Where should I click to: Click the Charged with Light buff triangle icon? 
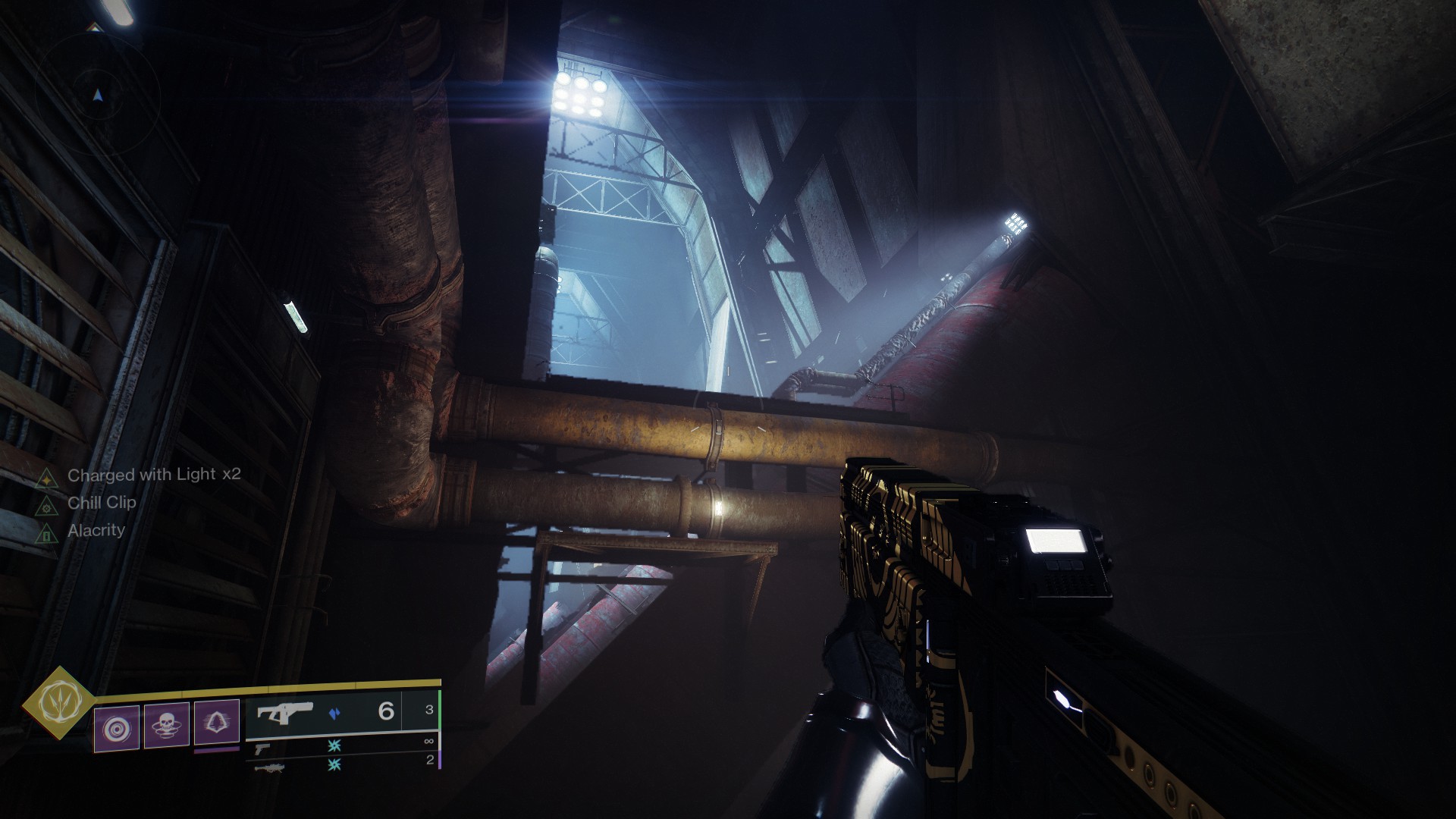[46, 479]
